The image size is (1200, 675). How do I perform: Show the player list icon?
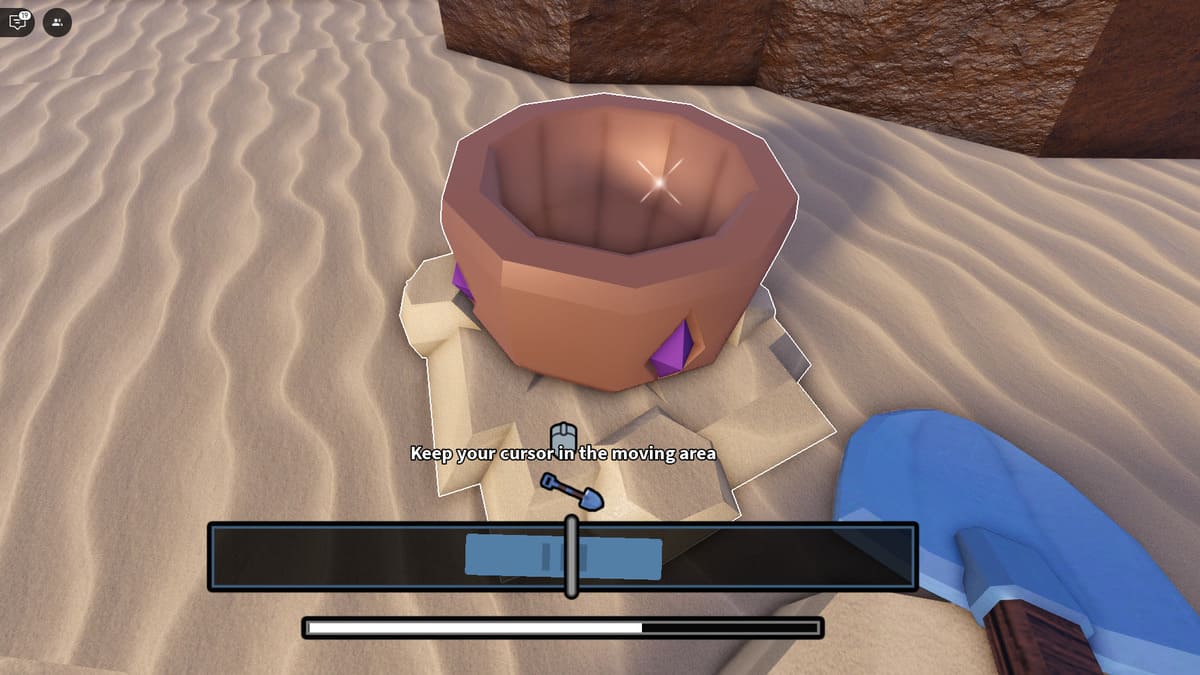57,21
